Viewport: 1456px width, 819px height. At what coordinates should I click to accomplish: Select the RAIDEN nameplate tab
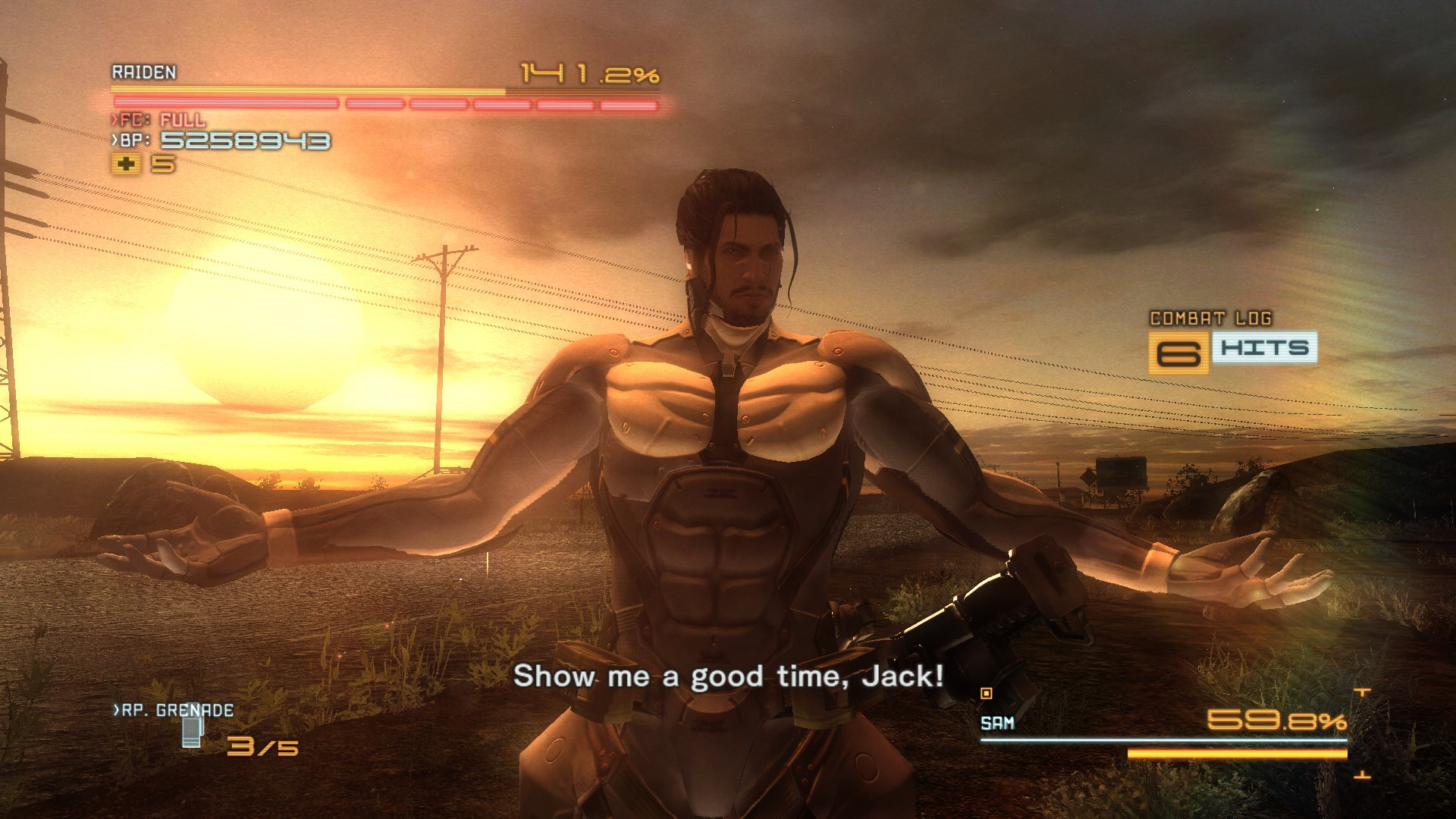point(144,74)
